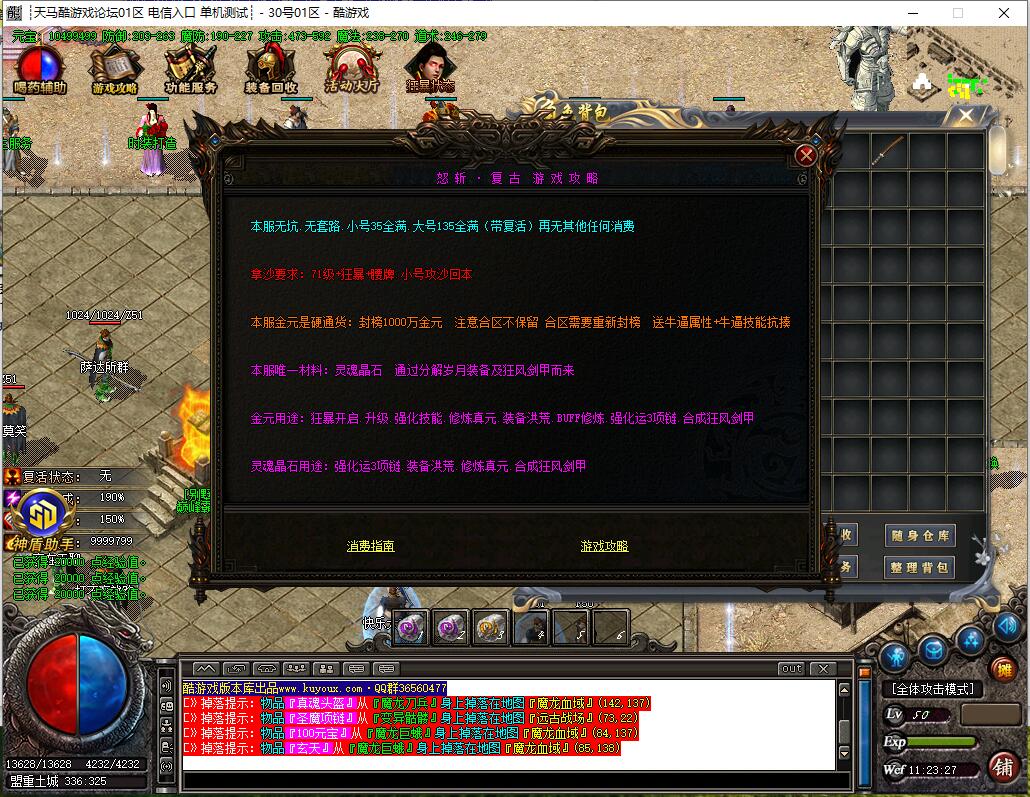The image size is (1030, 797).
Task: Activate the 狂暴状态 portrait icon
Action: click(429, 66)
